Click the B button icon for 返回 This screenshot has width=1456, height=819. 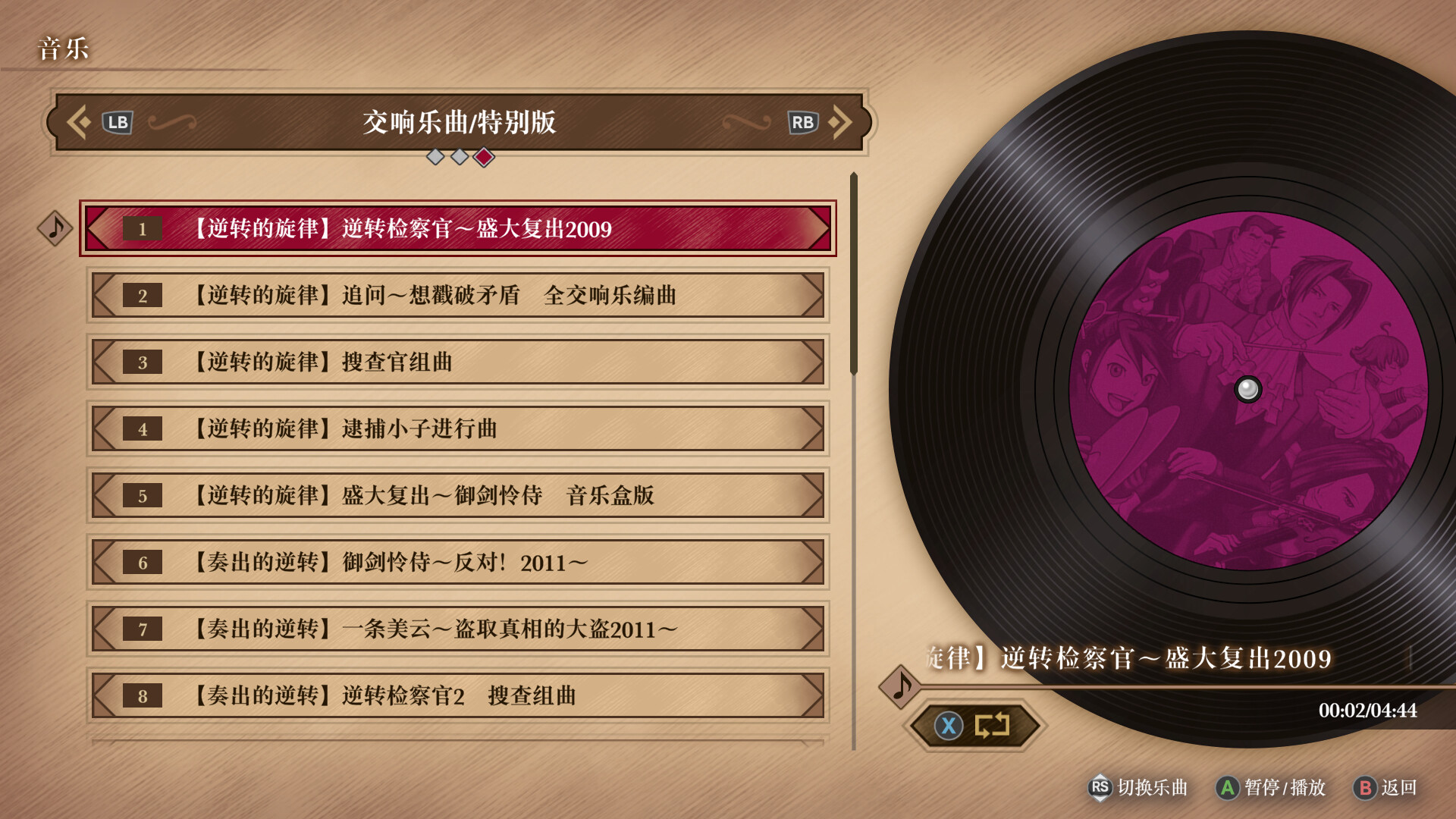(x=1367, y=788)
